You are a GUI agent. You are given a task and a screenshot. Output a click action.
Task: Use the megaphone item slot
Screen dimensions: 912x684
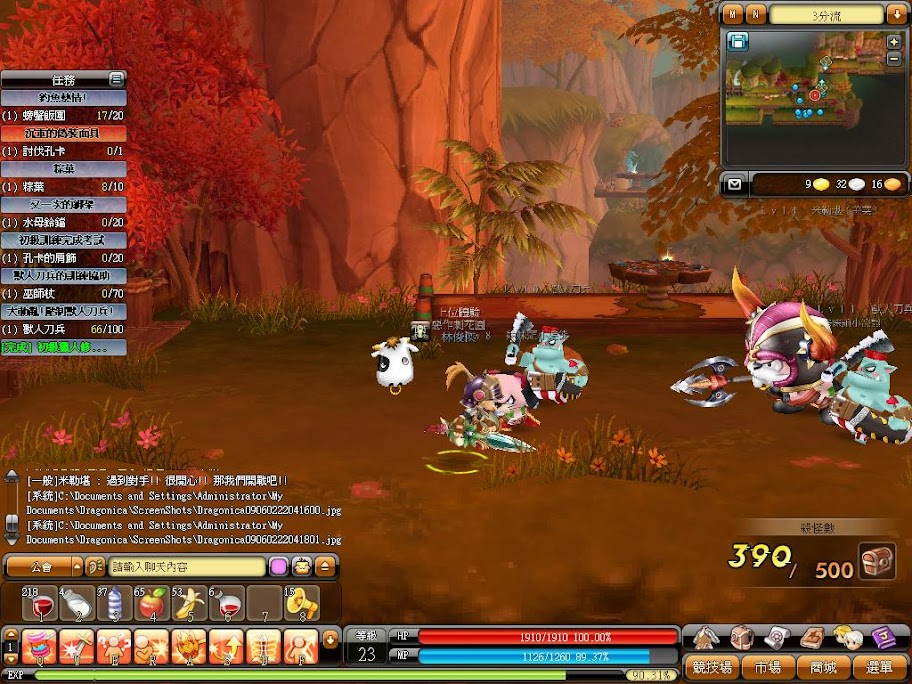tap(299, 603)
